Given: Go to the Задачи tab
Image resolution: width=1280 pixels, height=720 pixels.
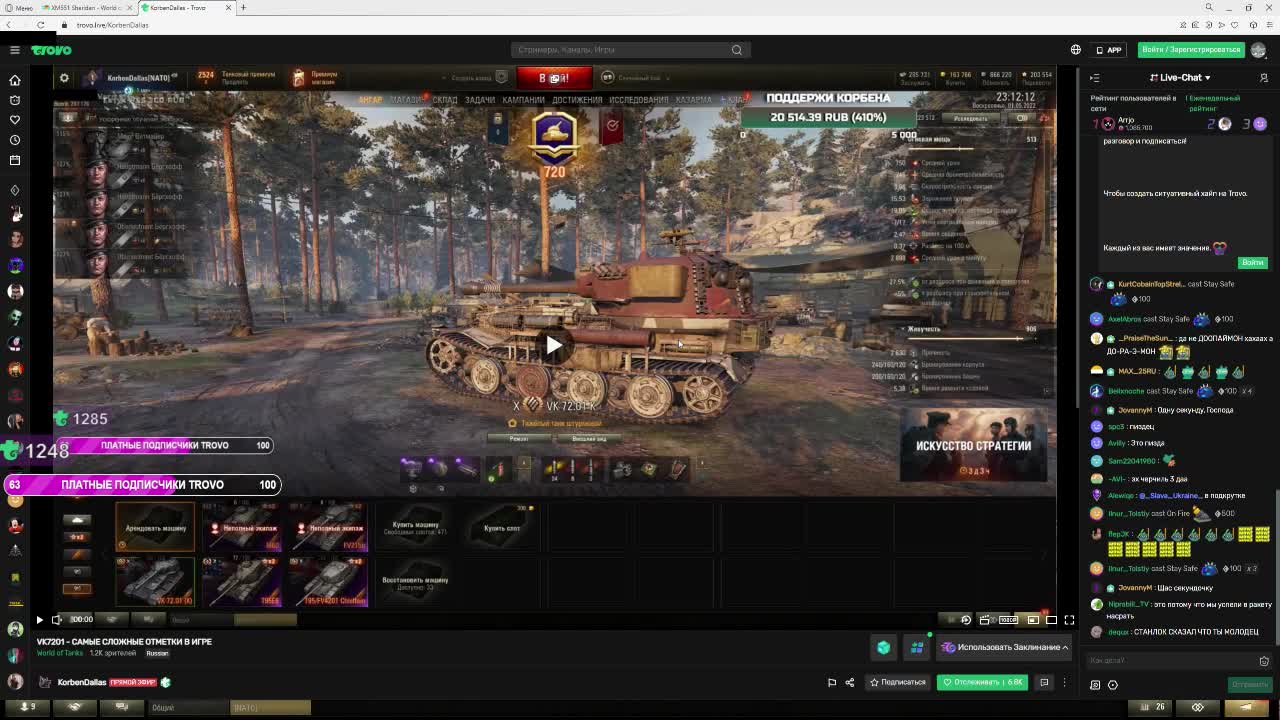Looking at the screenshot, I should point(479,100).
